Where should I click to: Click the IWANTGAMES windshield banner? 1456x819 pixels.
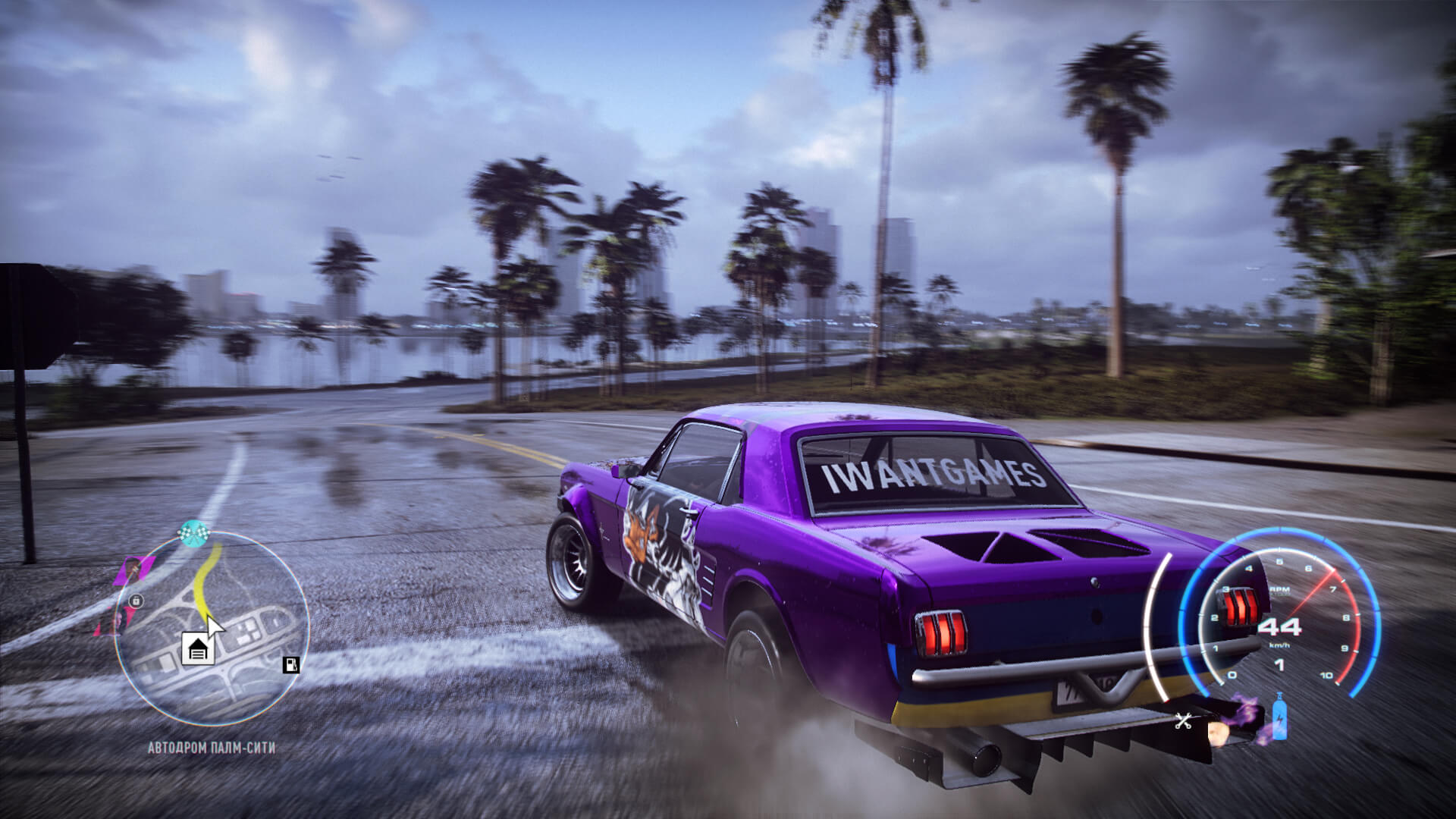[x=932, y=475]
